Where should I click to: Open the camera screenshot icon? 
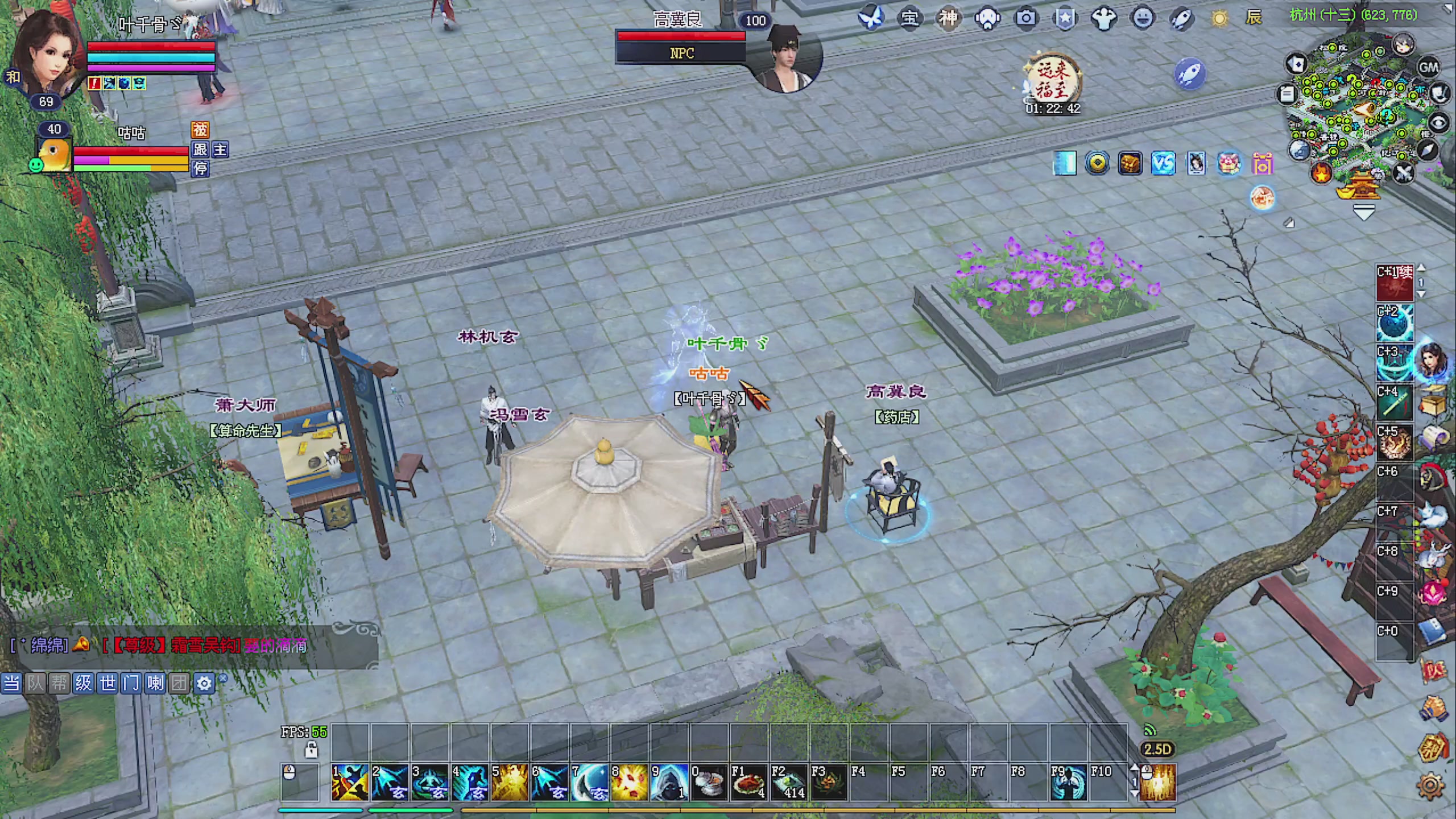(1026, 18)
